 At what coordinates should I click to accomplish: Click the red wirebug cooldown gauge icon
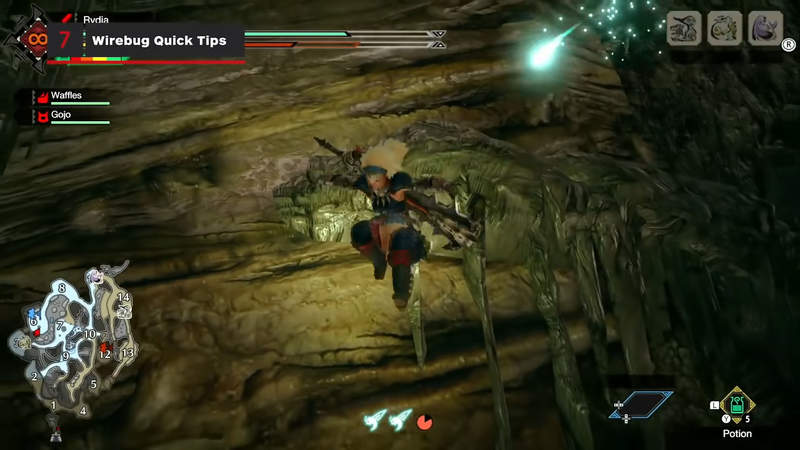coord(425,421)
